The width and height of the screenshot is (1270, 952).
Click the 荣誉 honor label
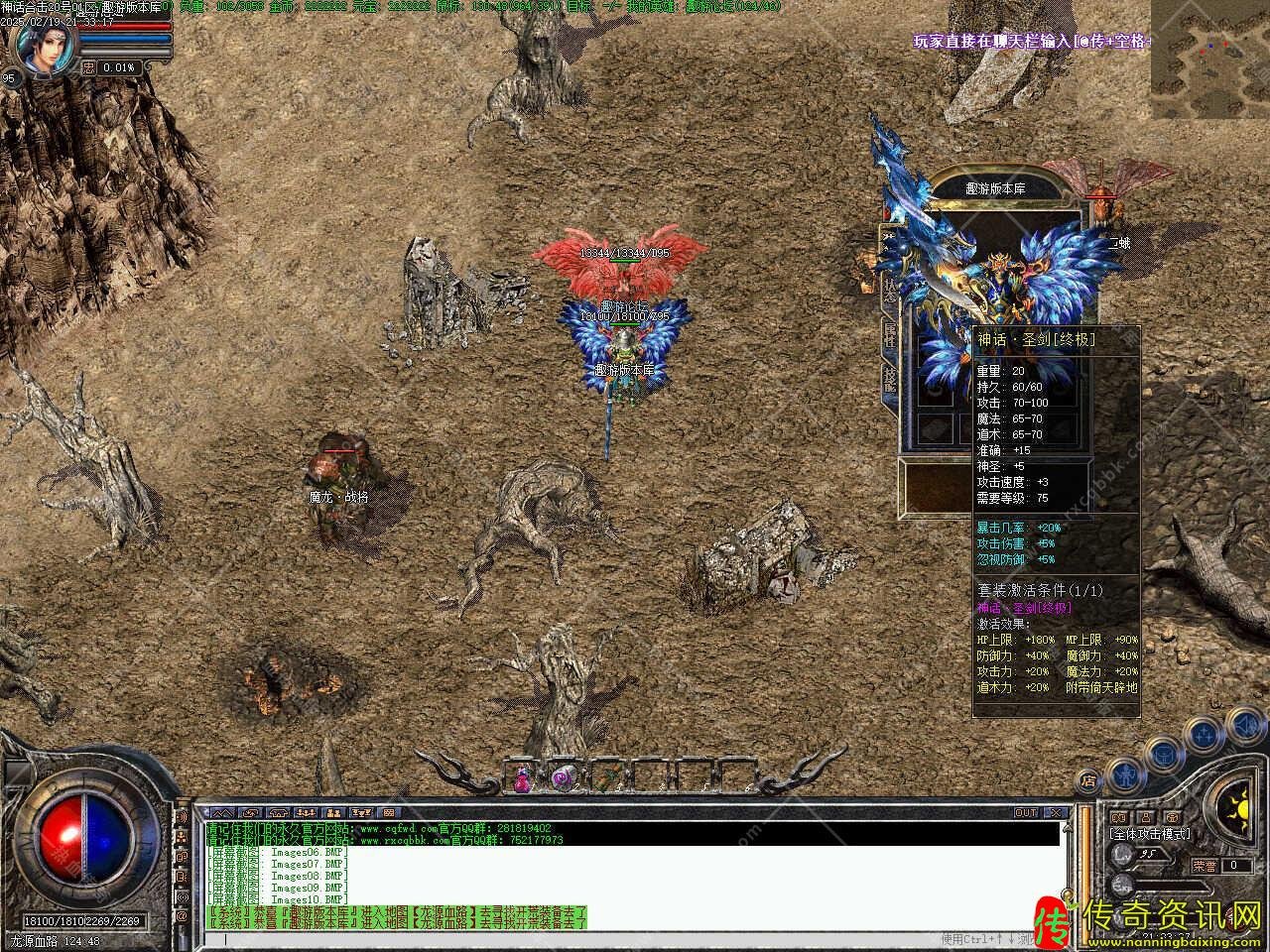coord(1205,866)
